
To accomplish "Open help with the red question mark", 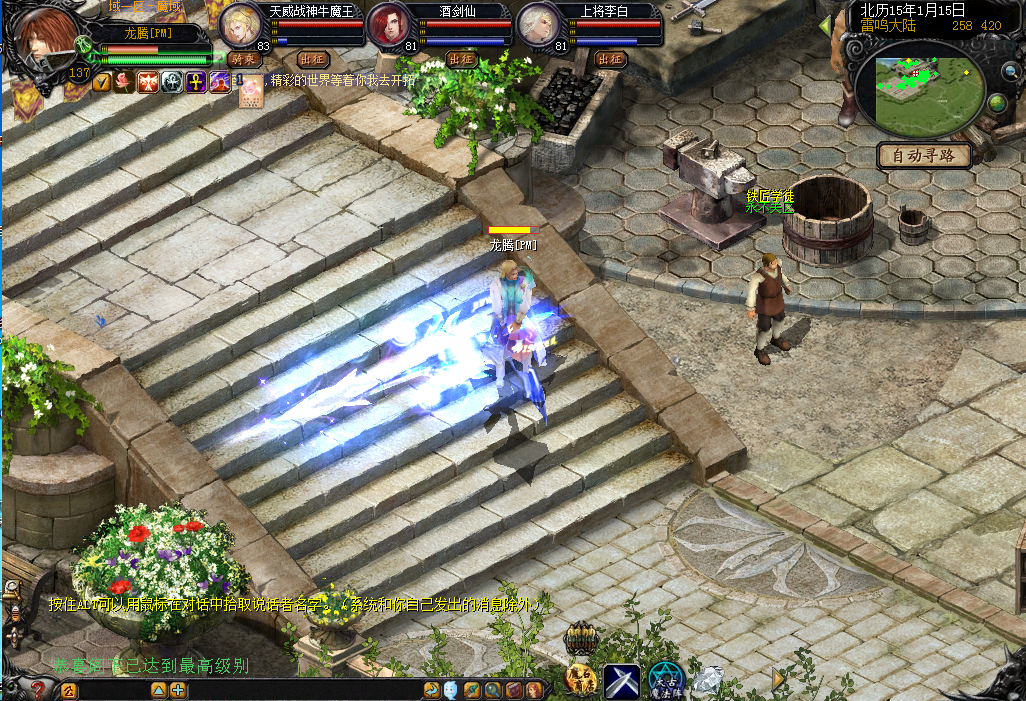I will [x=38, y=689].
